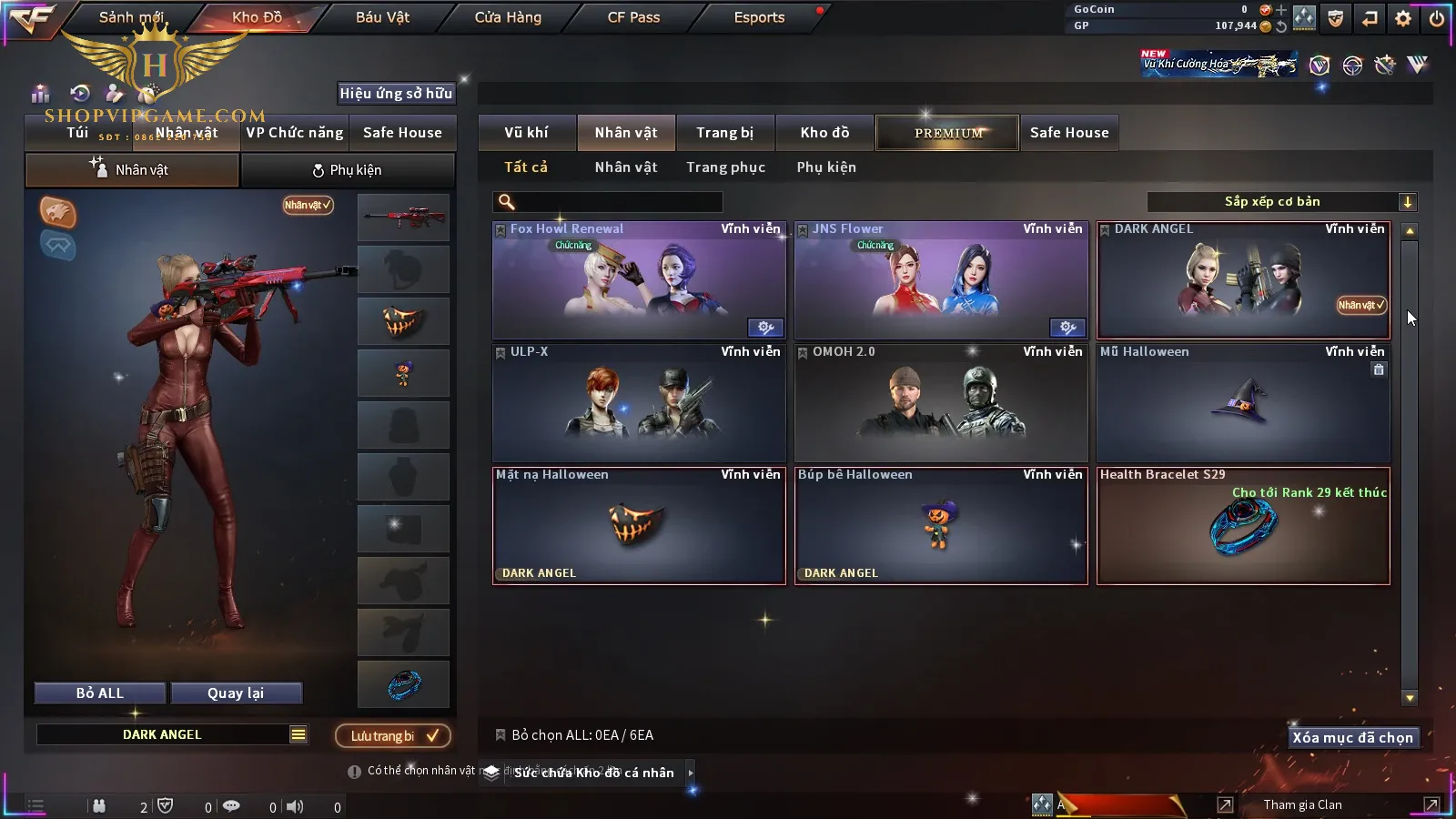Viewport: 1456px width, 819px height.
Task: Go to the Báu Vật menu
Action: coord(382,17)
